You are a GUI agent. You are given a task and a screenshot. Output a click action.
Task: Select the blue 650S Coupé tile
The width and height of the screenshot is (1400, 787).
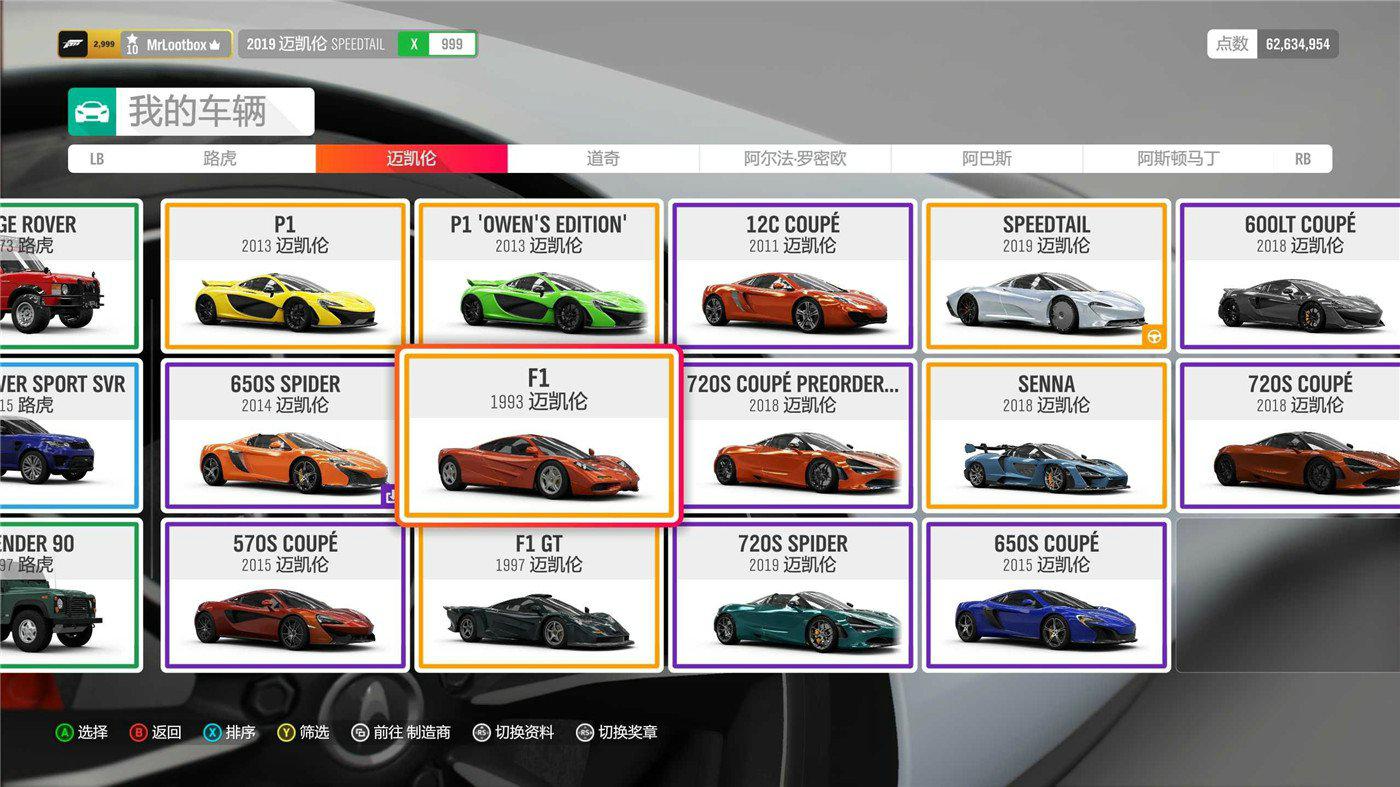click(x=1046, y=595)
